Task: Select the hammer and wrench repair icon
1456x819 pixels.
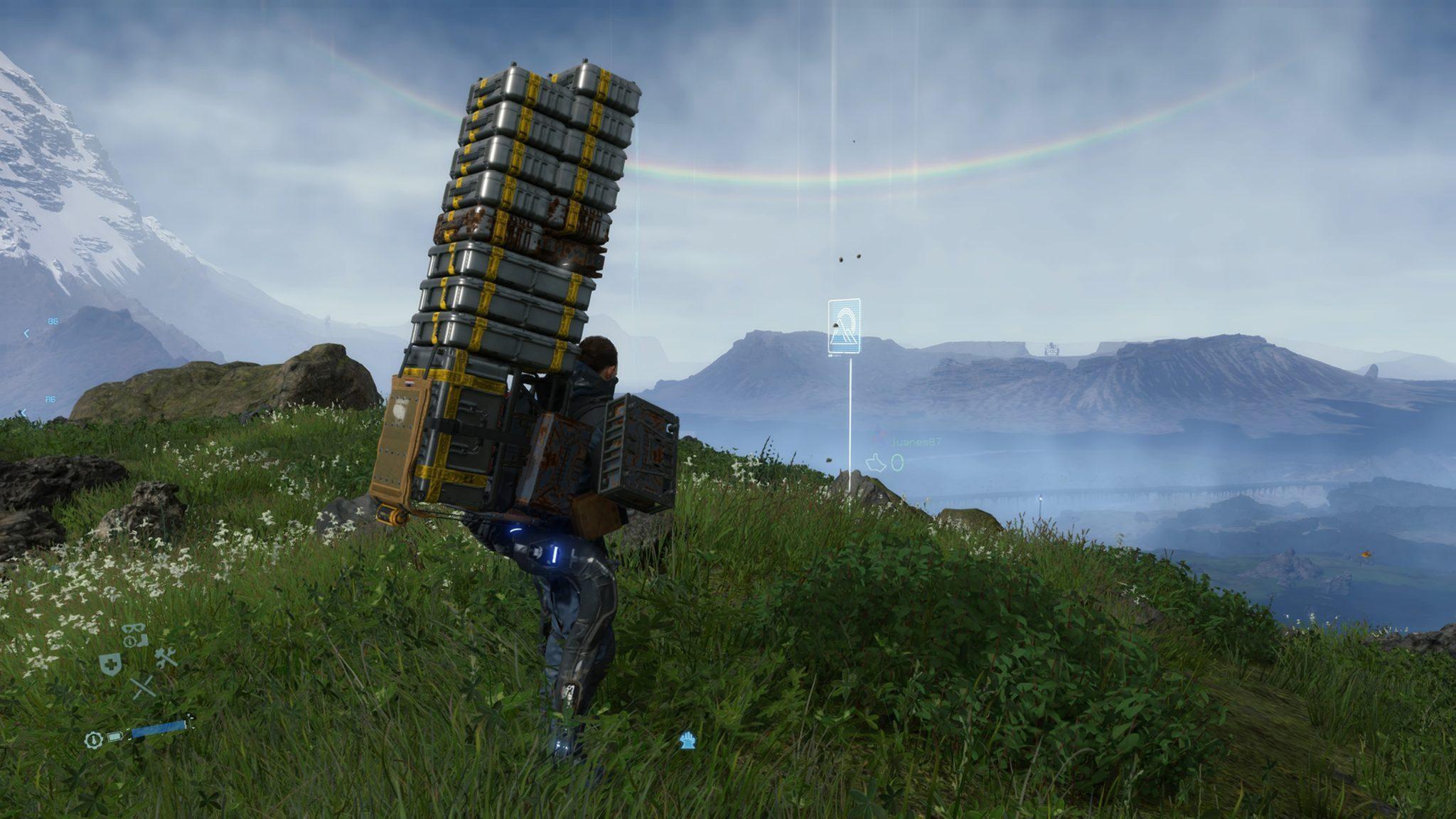Action: (x=166, y=658)
